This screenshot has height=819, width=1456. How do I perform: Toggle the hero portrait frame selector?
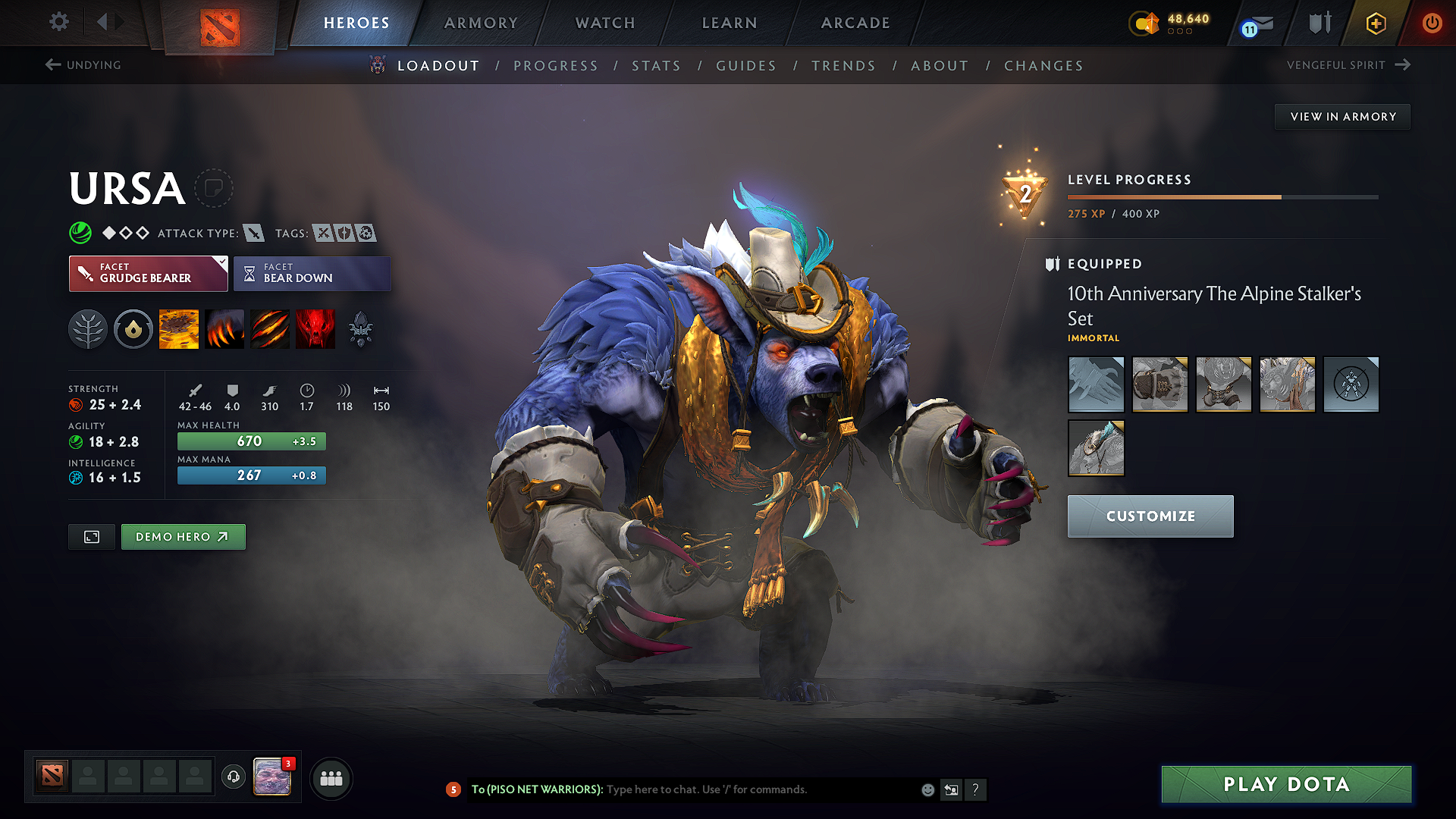click(x=91, y=536)
